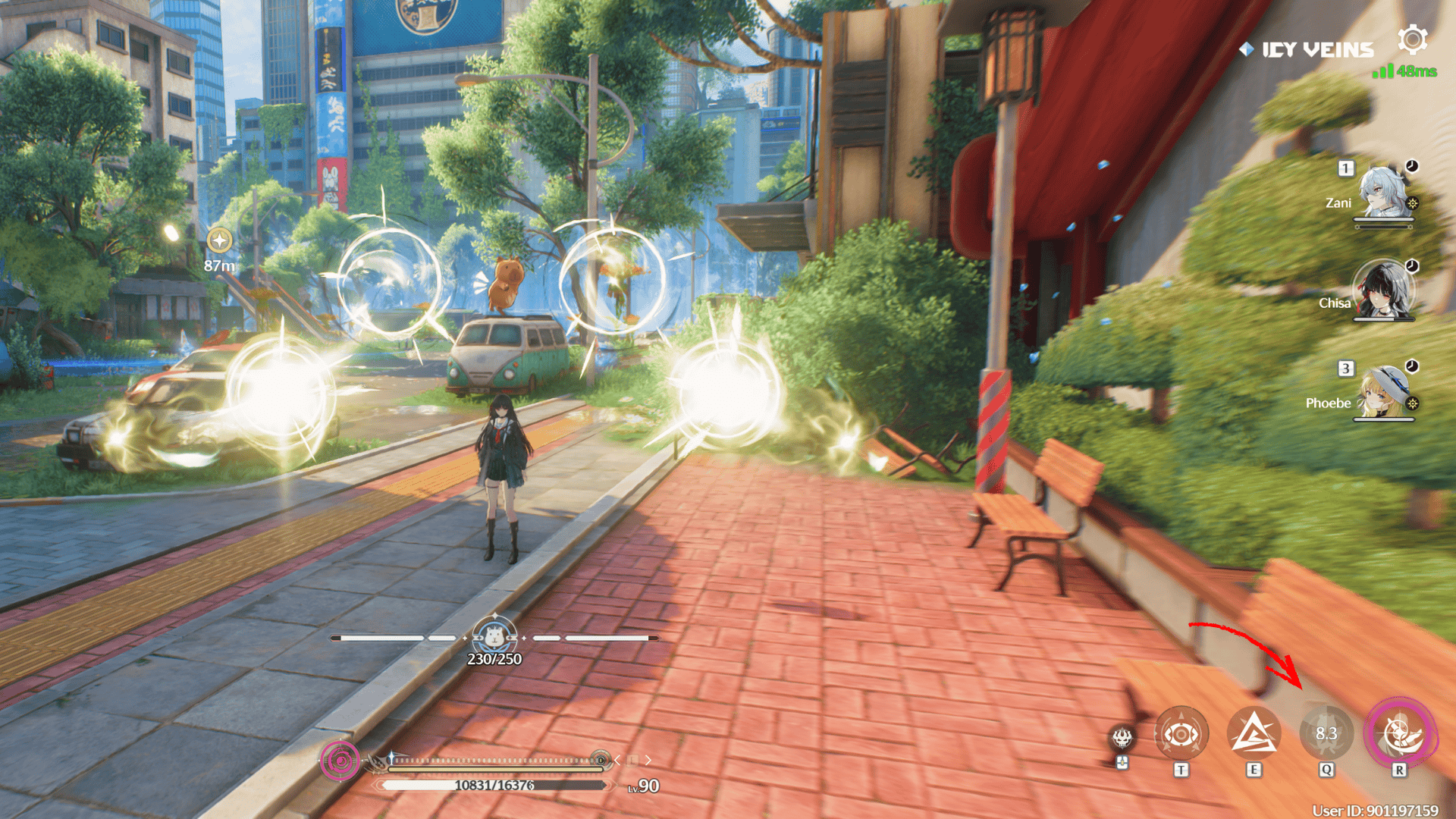Select Chisa's party portrait
This screenshot has width=1456, height=819.
click(1383, 290)
